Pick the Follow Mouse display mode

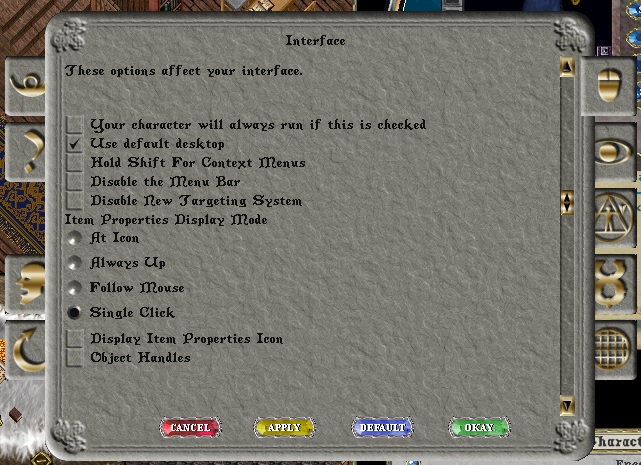pyautogui.click(x=74, y=289)
